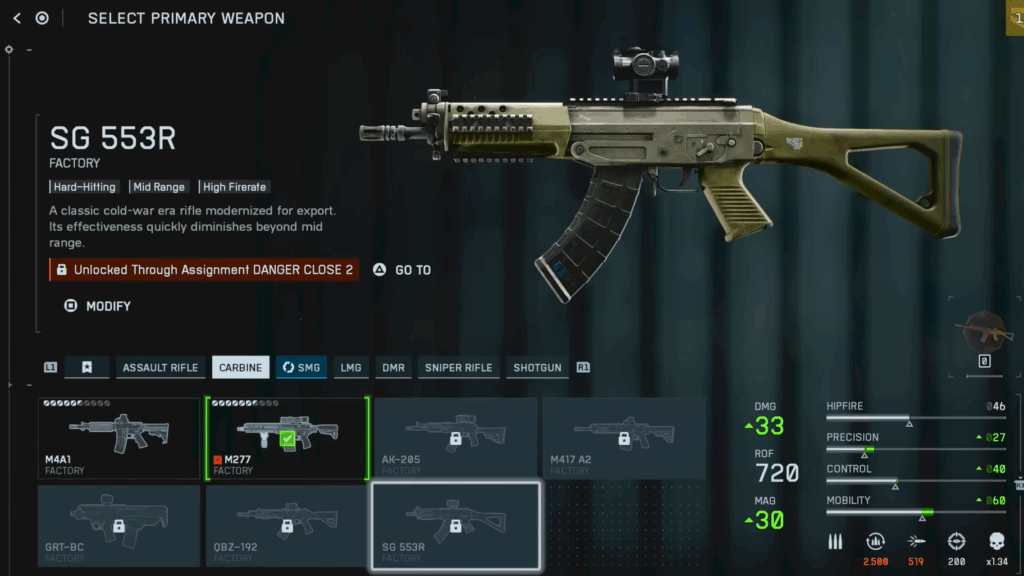Choose the equipped M277 carbine tile
Viewport: 1024px width, 576px height.
287,438
